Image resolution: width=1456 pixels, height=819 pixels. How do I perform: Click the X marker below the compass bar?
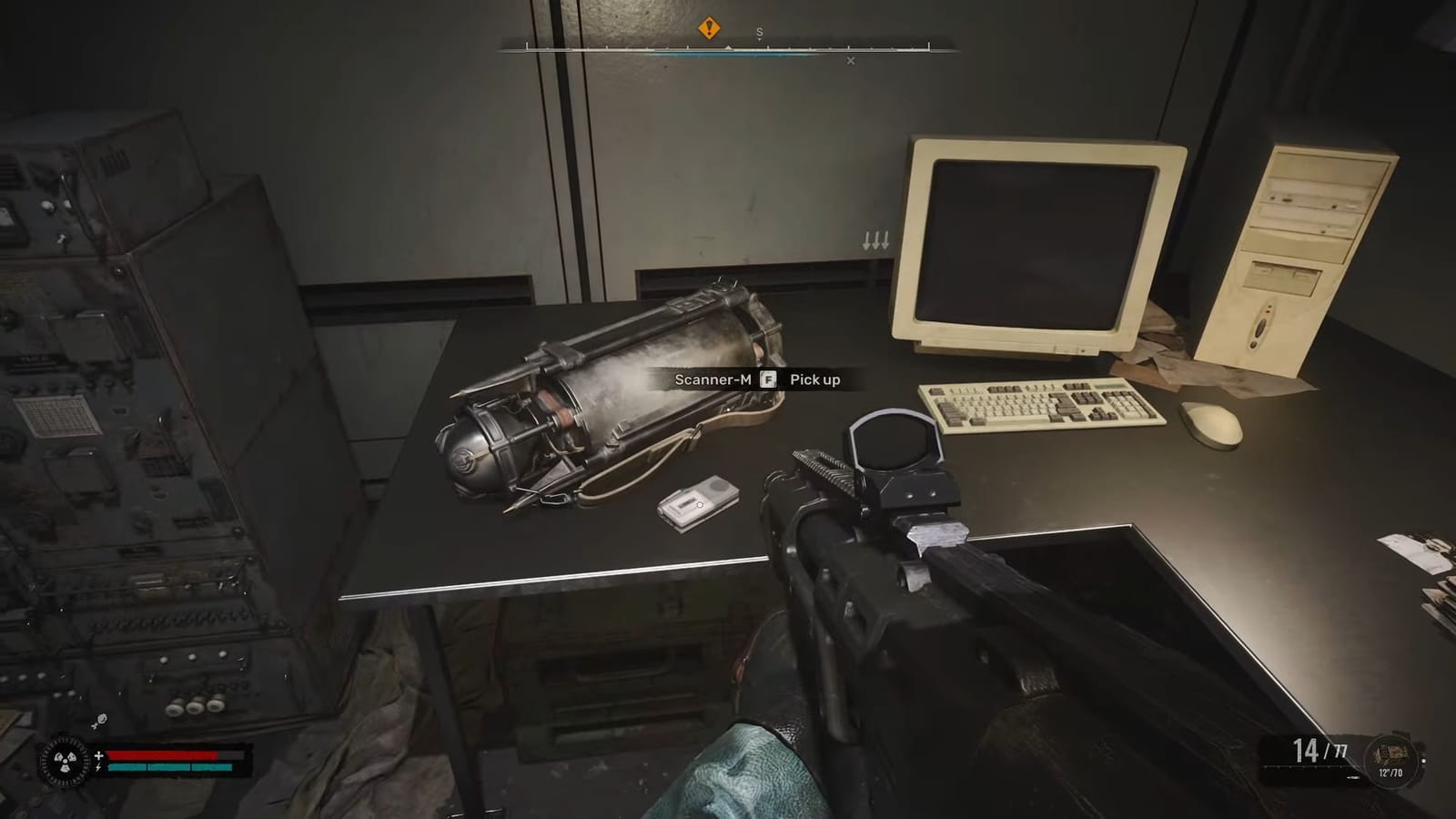coord(851,61)
